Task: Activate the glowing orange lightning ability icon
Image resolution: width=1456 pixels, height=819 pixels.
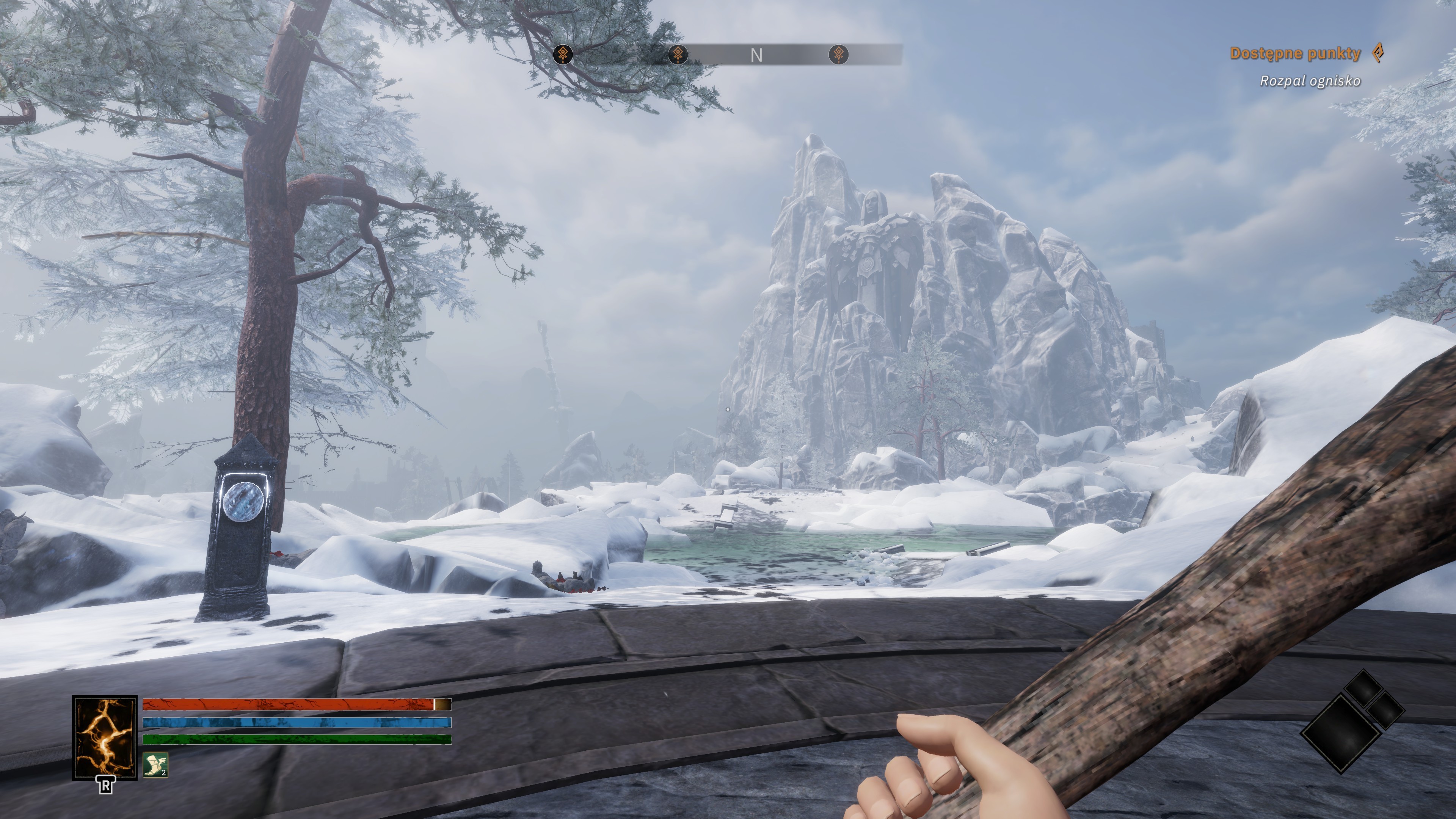Action: click(x=105, y=737)
